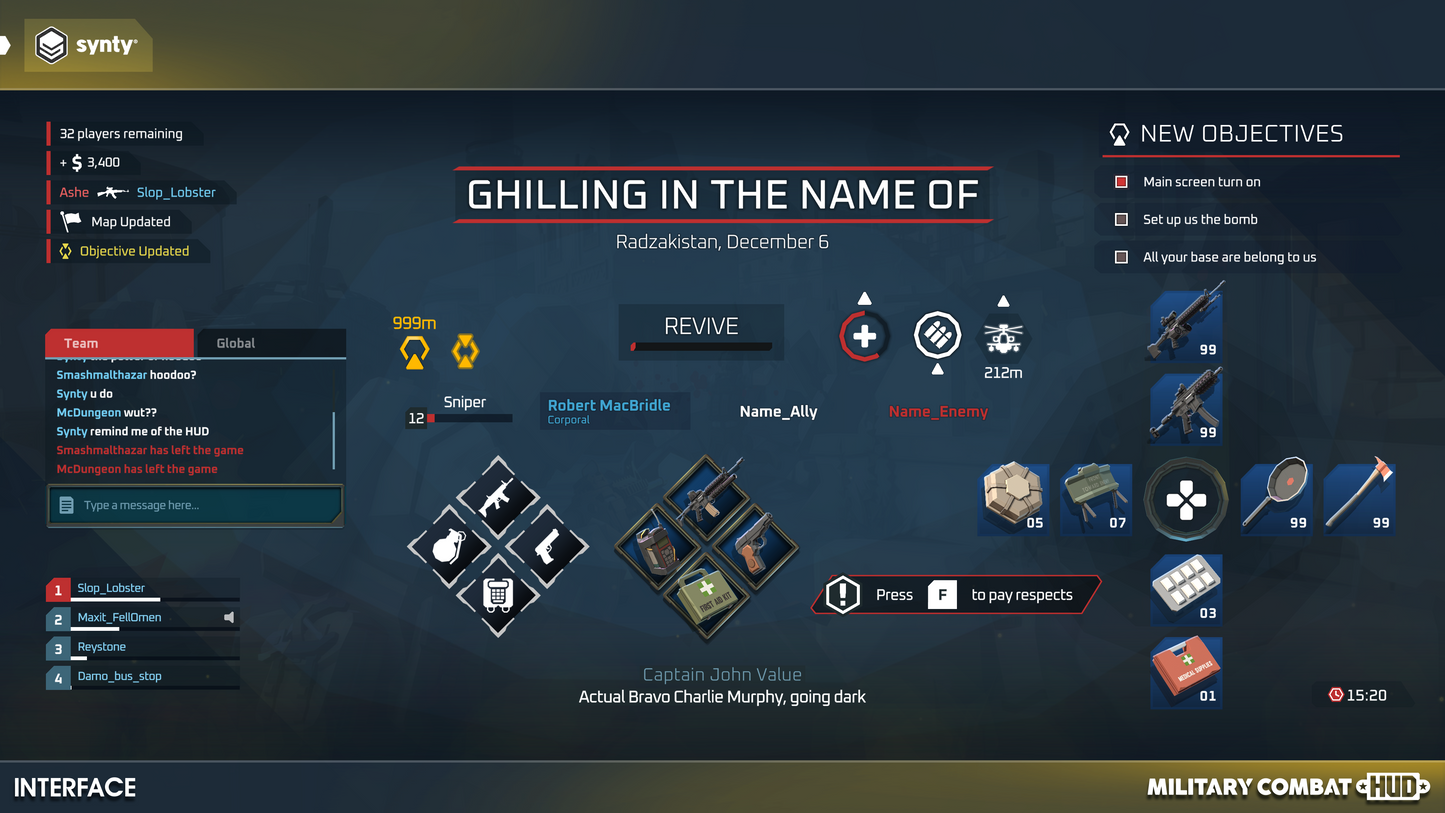The width and height of the screenshot is (1445, 813).
Task: Select the pill blister pack slot
Action: pos(1186,590)
